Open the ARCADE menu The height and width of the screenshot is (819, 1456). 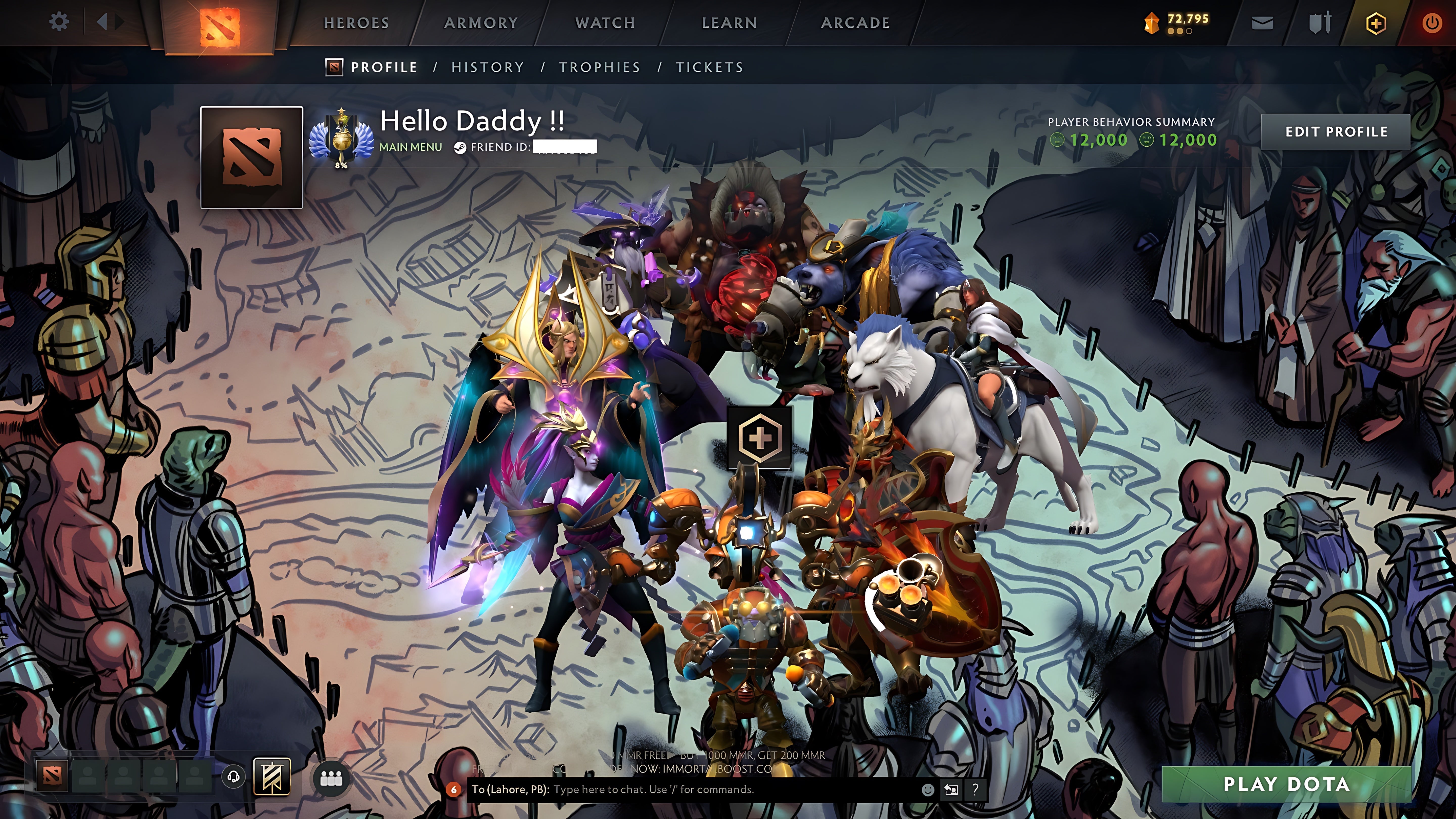coord(855,22)
